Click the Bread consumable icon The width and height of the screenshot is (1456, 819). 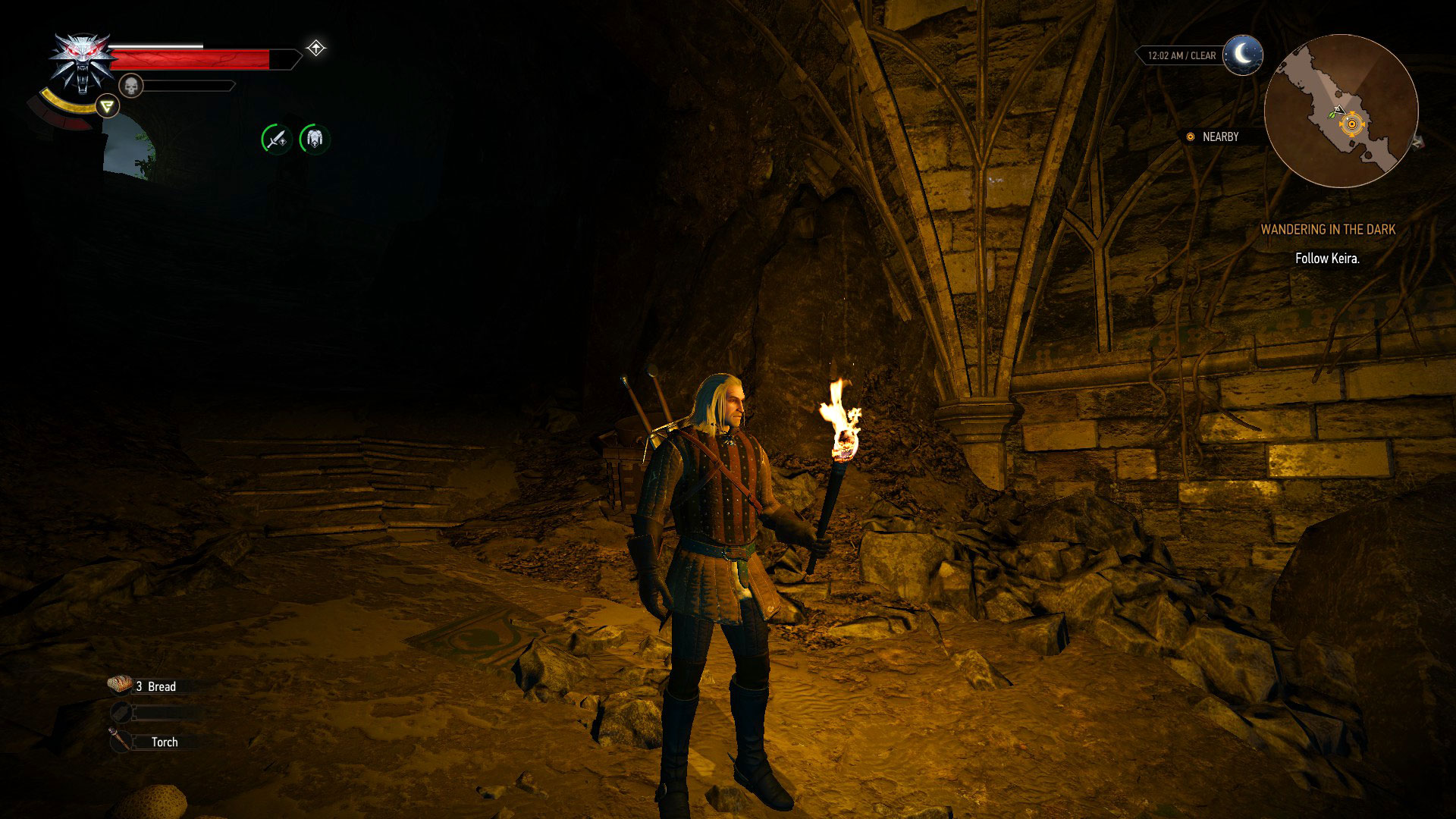(x=121, y=685)
